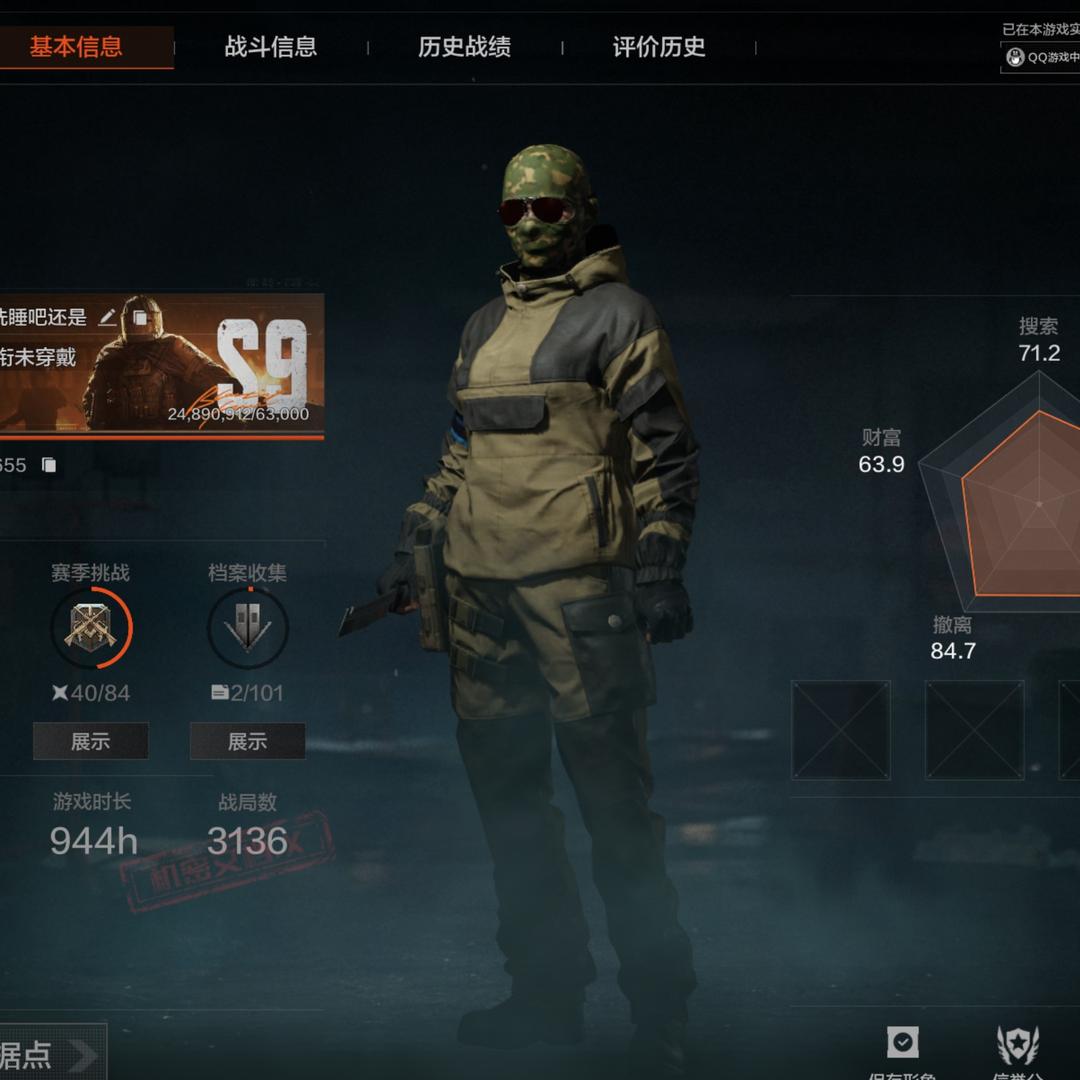This screenshot has width=1080, height=1080.
Task: Edit nickname with the pencil icon
Action: pyautogui.click(x=108, y=318)
